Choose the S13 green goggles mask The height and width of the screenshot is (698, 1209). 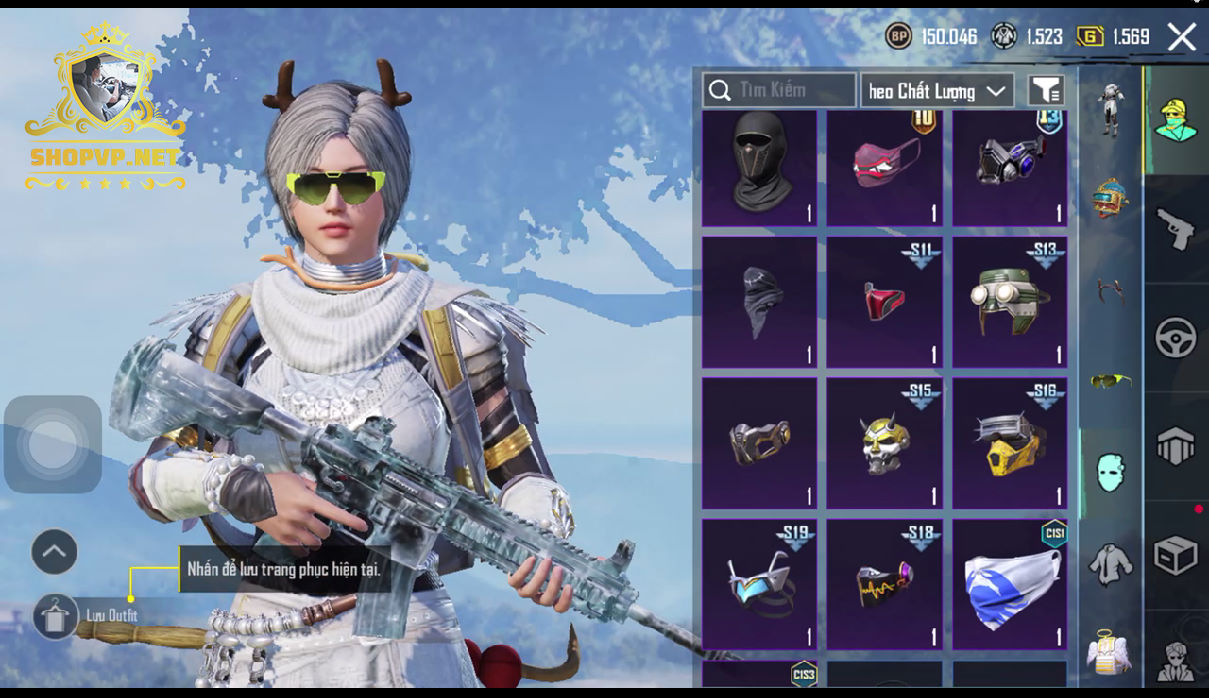[1009, 301]
